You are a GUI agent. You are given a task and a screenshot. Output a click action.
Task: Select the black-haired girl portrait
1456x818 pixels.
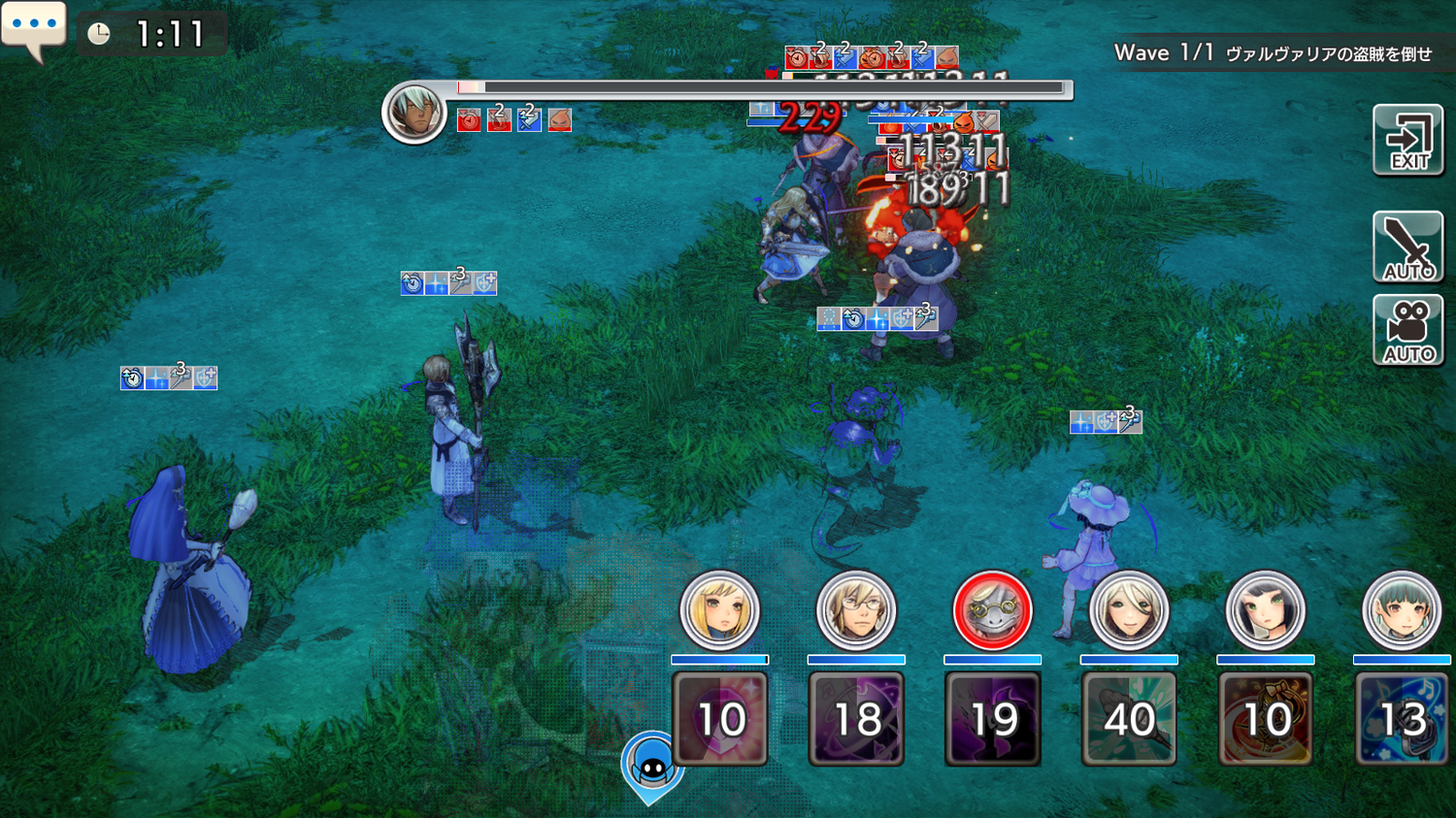point(1265,610)
